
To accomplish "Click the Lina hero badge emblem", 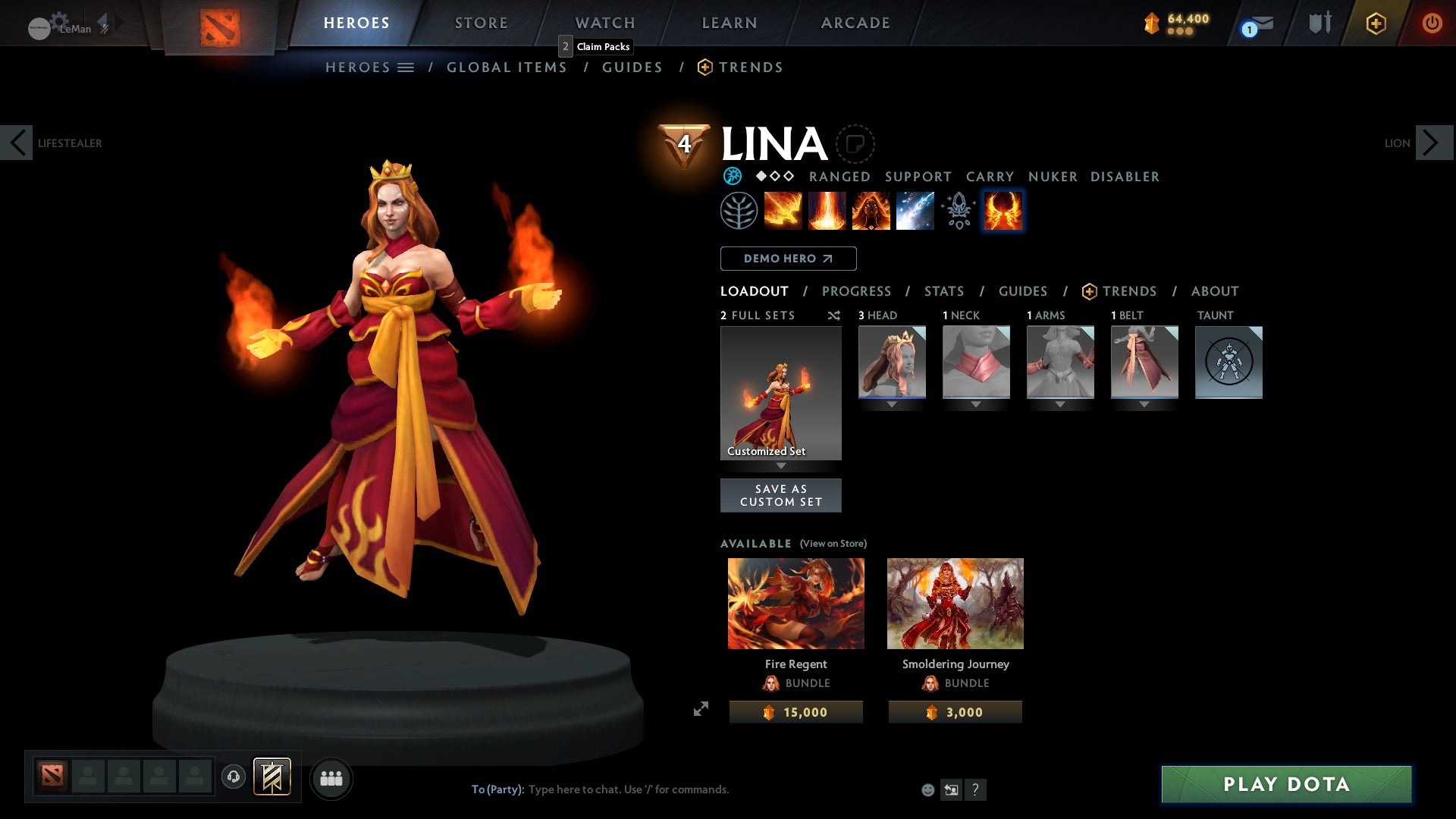I will click(x=683, y=143).
